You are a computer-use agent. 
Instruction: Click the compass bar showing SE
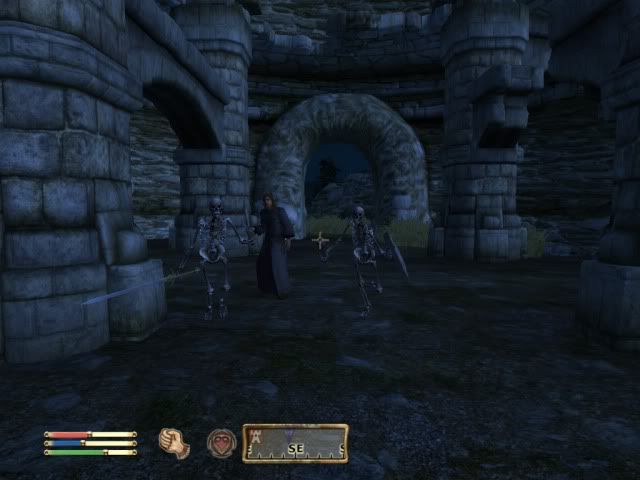click(296, 443)
